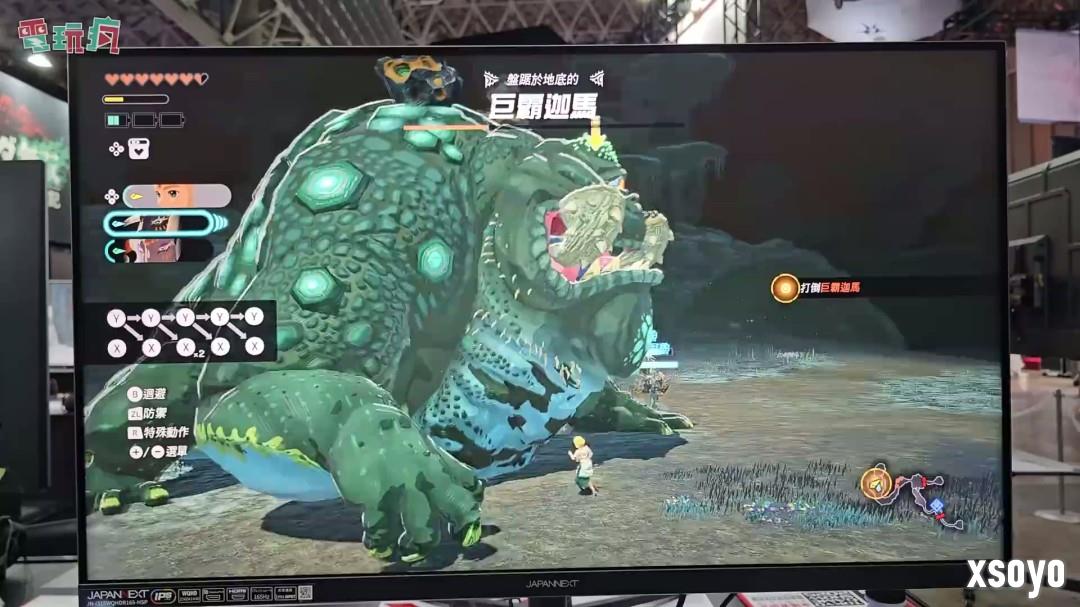Click the heart item icon below the battery gauge

click(x=139, y=149)
